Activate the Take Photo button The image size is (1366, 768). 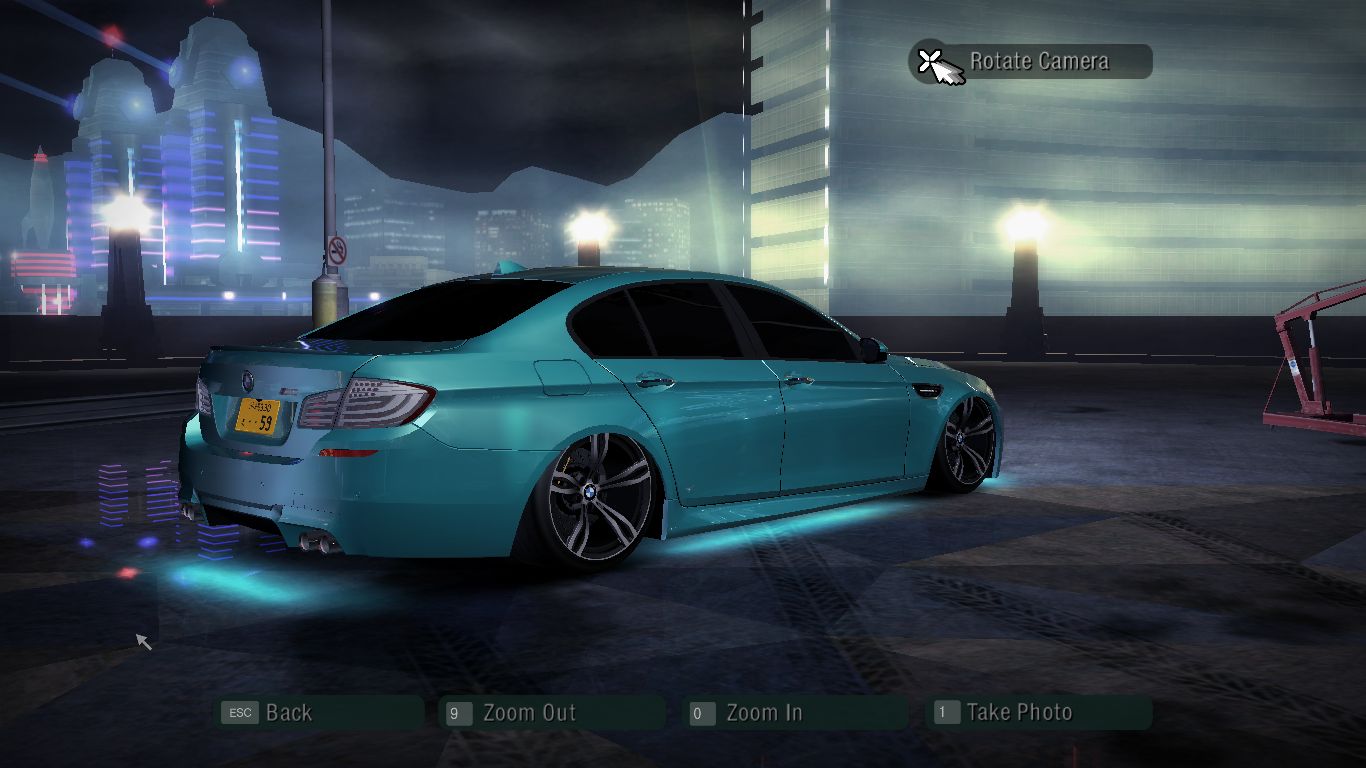point(1039,713)
